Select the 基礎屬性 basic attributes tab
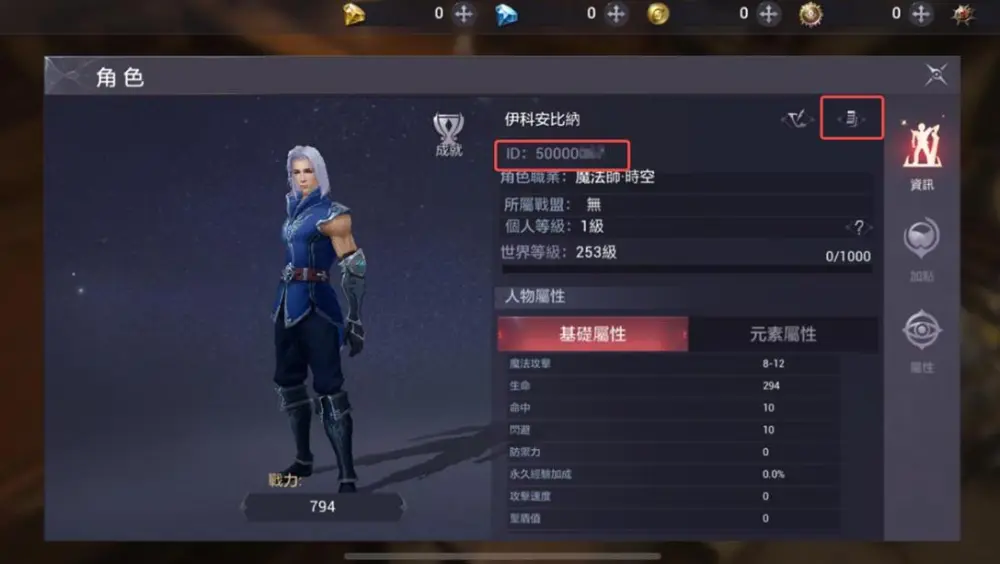 click(x=592, y=334)
